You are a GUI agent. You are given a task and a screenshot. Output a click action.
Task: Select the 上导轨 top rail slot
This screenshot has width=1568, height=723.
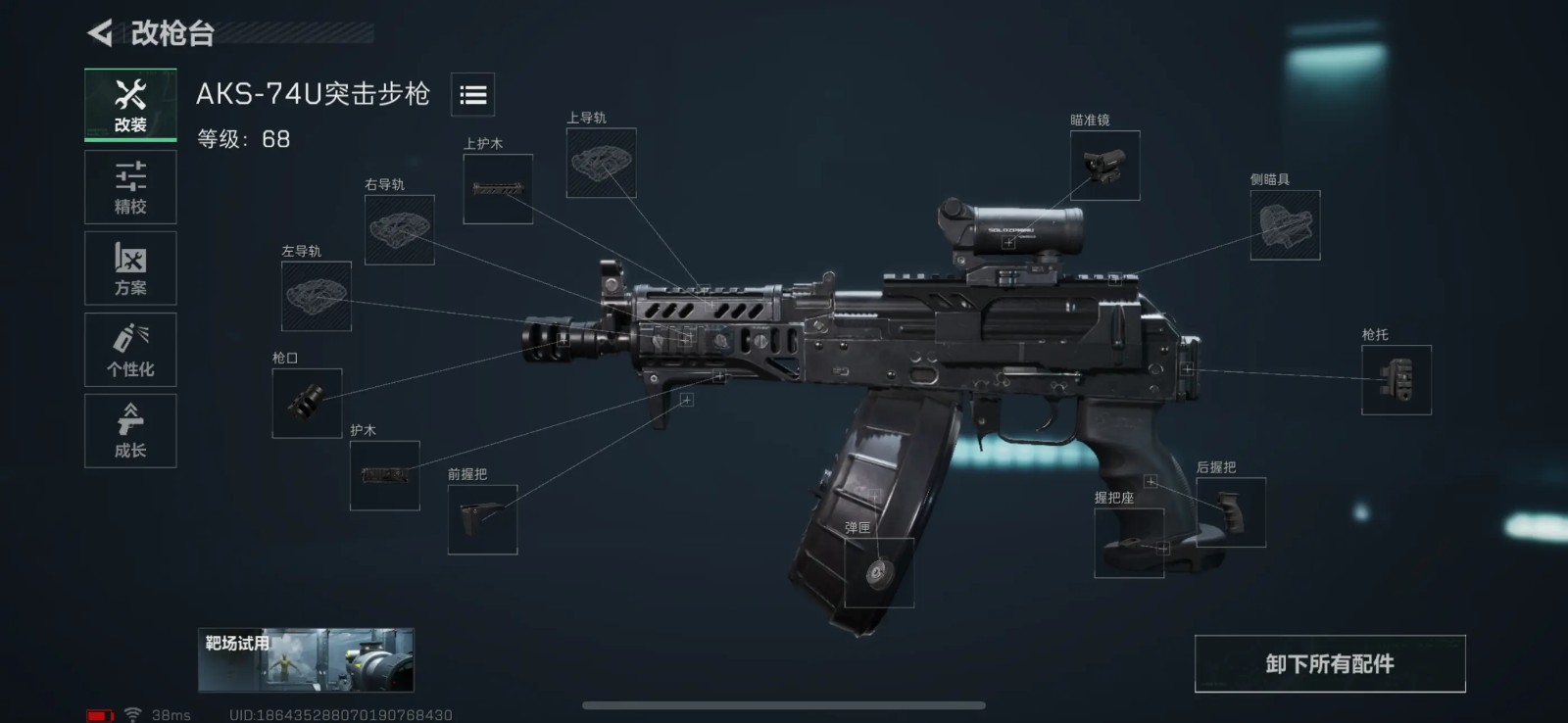coord(601,163)
